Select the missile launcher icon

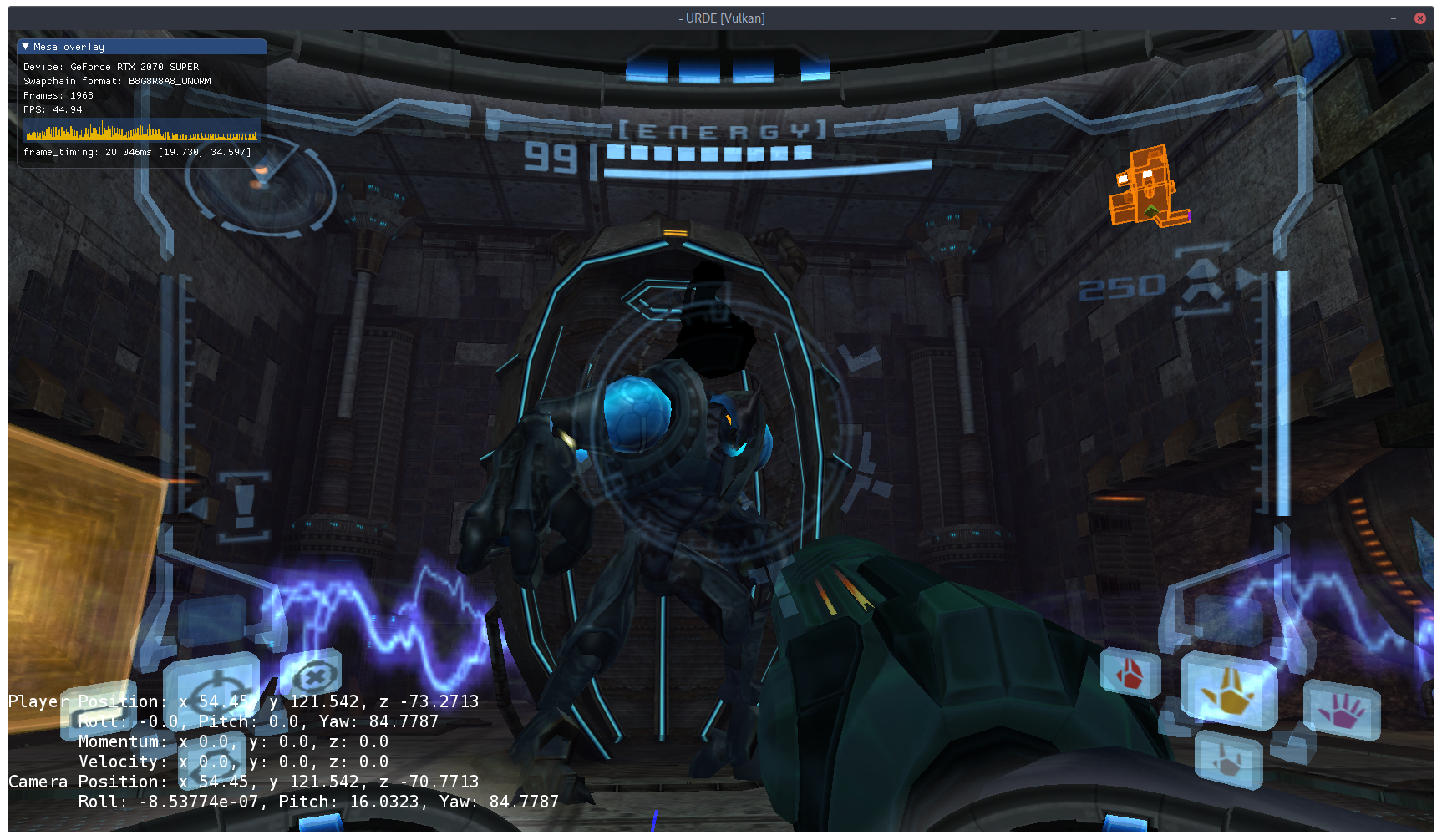pos(1202,287)
